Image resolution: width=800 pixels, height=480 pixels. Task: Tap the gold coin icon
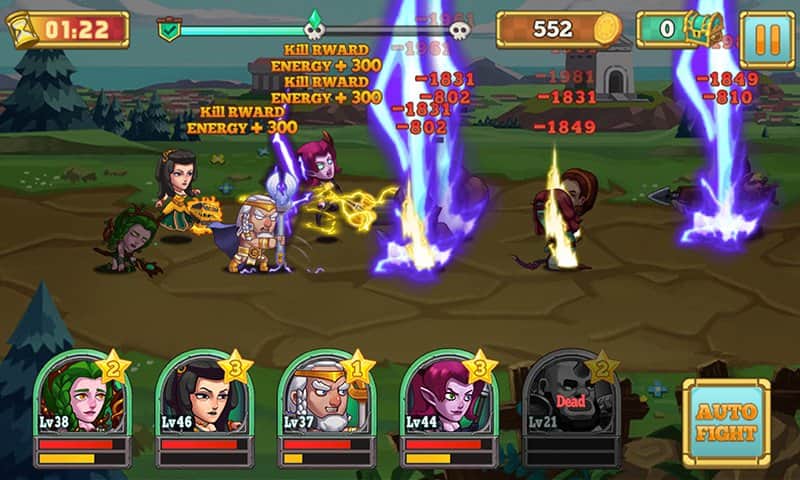[607, 30]
